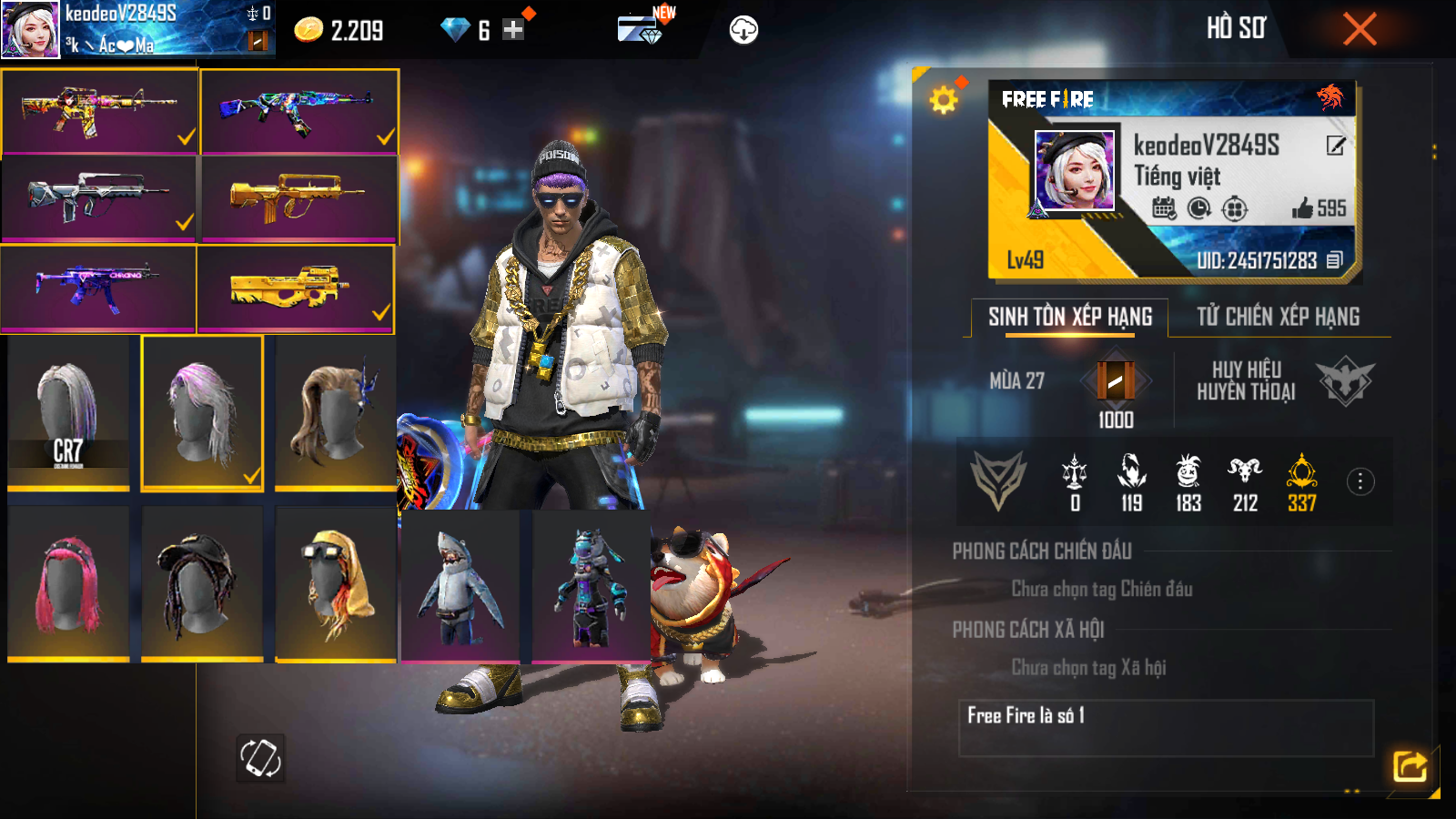The image size is (1456, 819).
Task: Select the pink and white hair tile
Action: click(202, 412)
